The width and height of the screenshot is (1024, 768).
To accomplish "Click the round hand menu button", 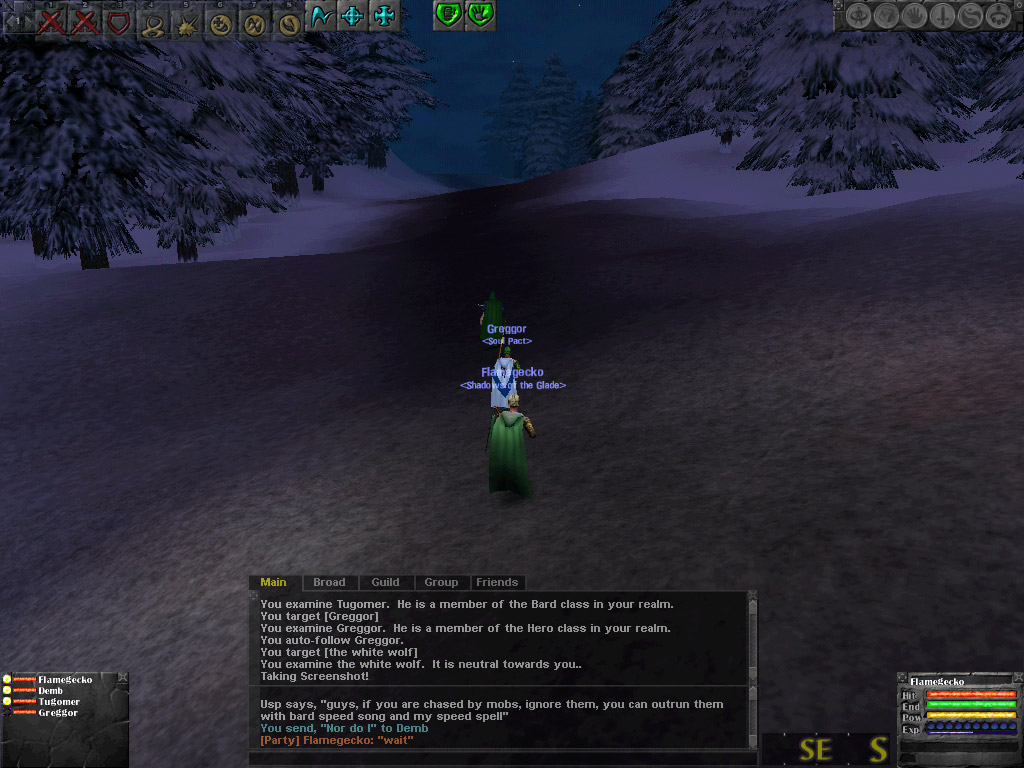I will point(914,16).
